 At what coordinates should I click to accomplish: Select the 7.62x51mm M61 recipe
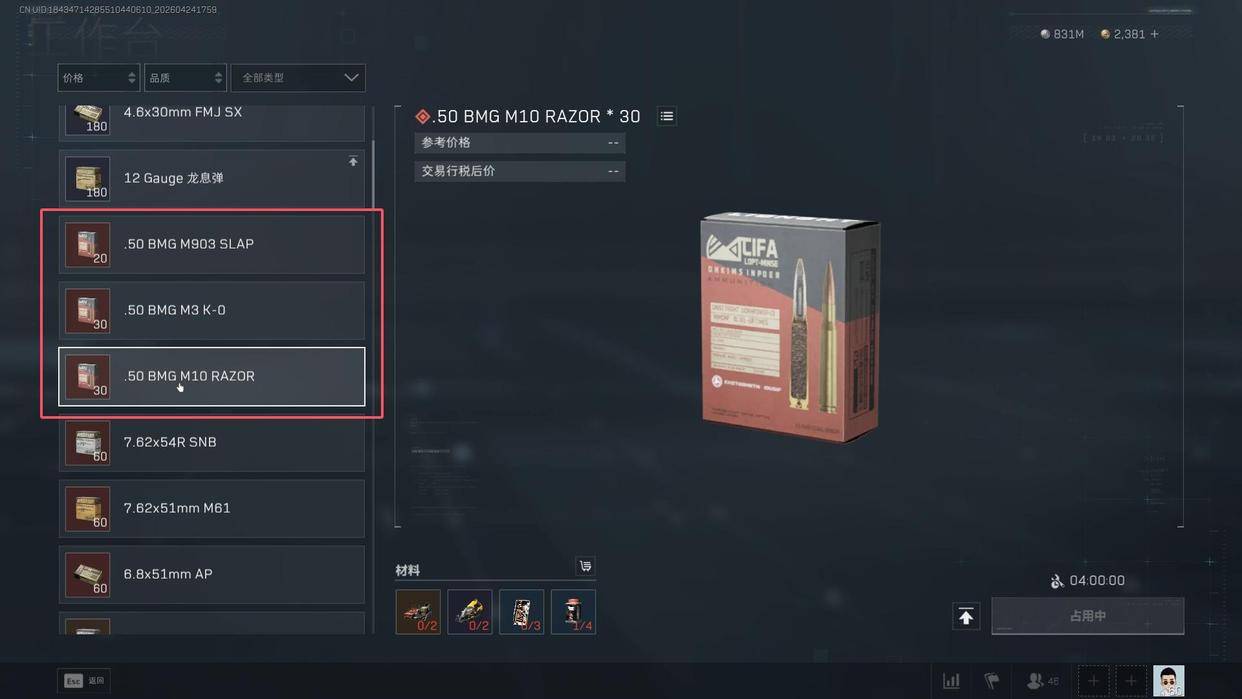(x=212, y=508)
